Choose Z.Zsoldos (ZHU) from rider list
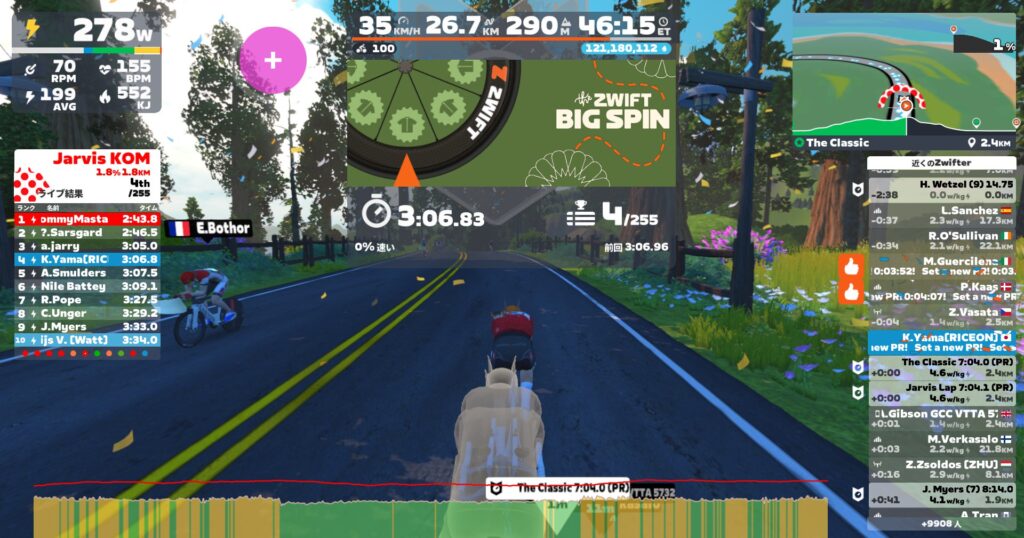Image resolution: width=1024 pixels, height=538 pixels. point(940,468)
